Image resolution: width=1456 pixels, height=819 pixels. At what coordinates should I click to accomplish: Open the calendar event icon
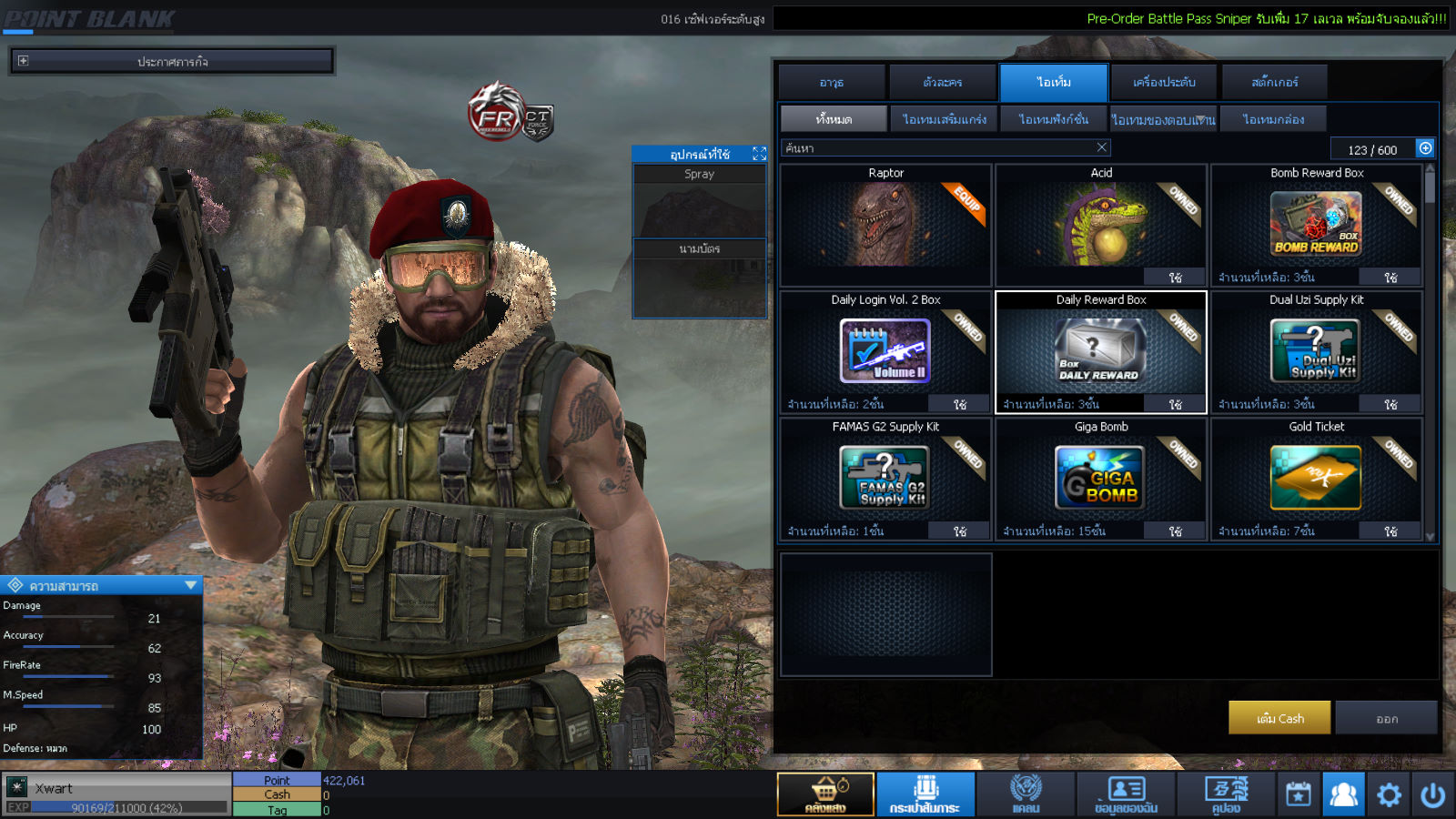point(1299,794)
